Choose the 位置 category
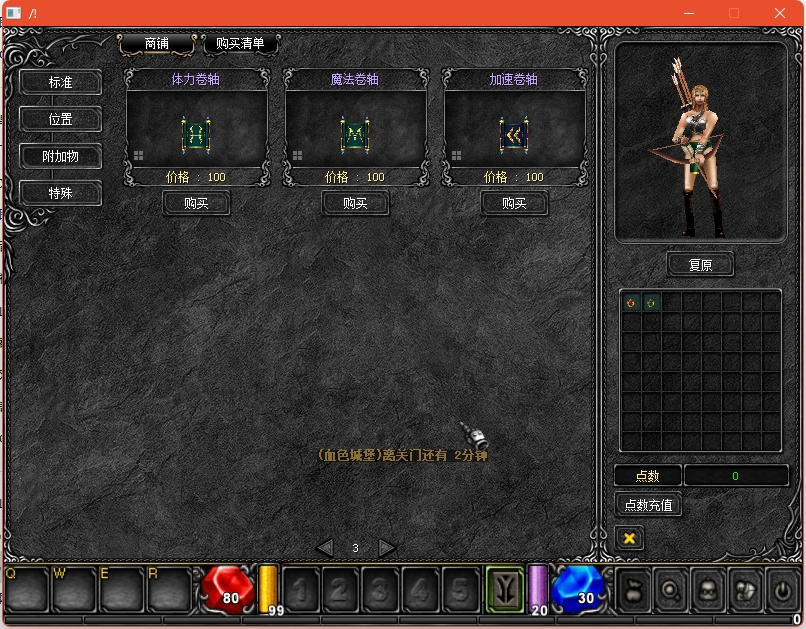This screenshot has width=806, height=629. tap(61, 119)
